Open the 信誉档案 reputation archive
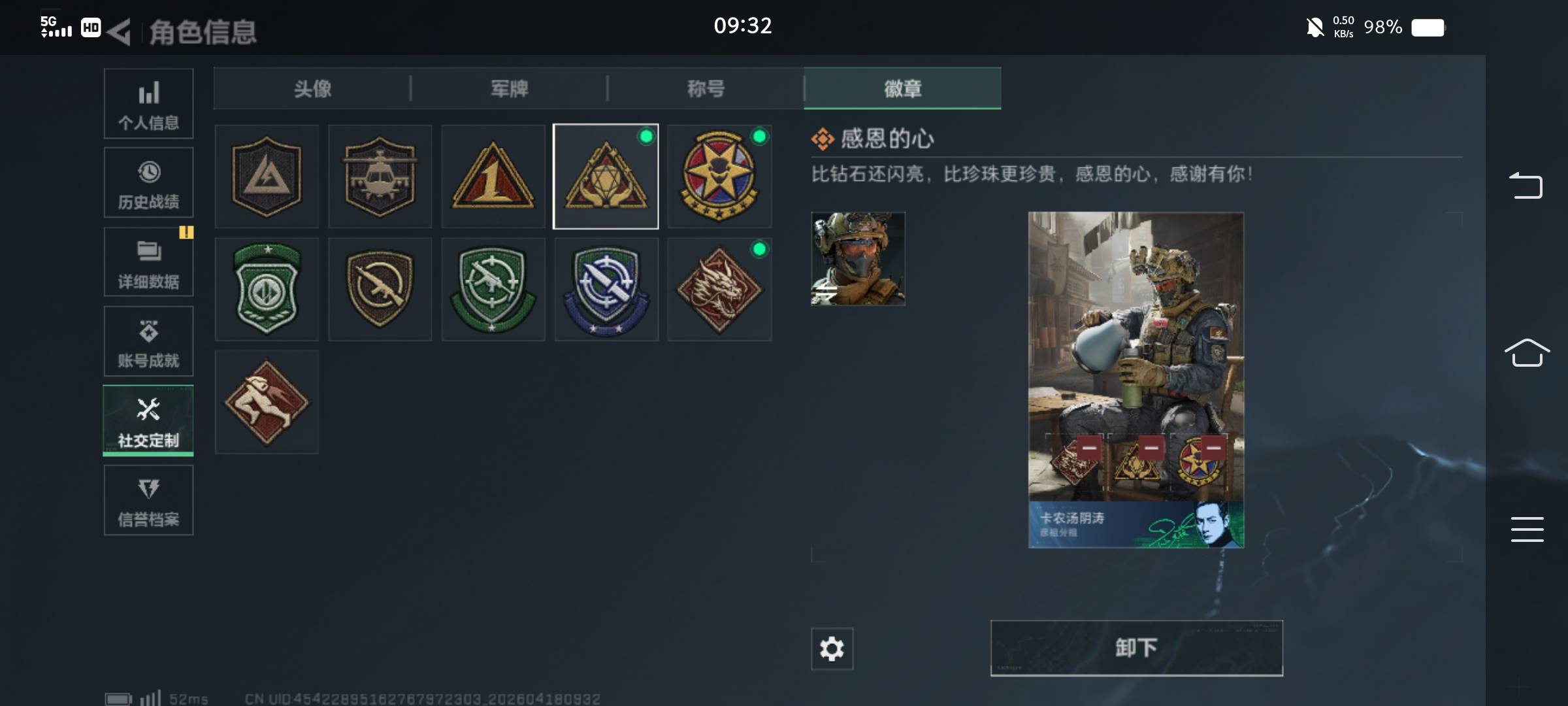Viewport: 1568px width, 706px height. click(x=148, y=500)
